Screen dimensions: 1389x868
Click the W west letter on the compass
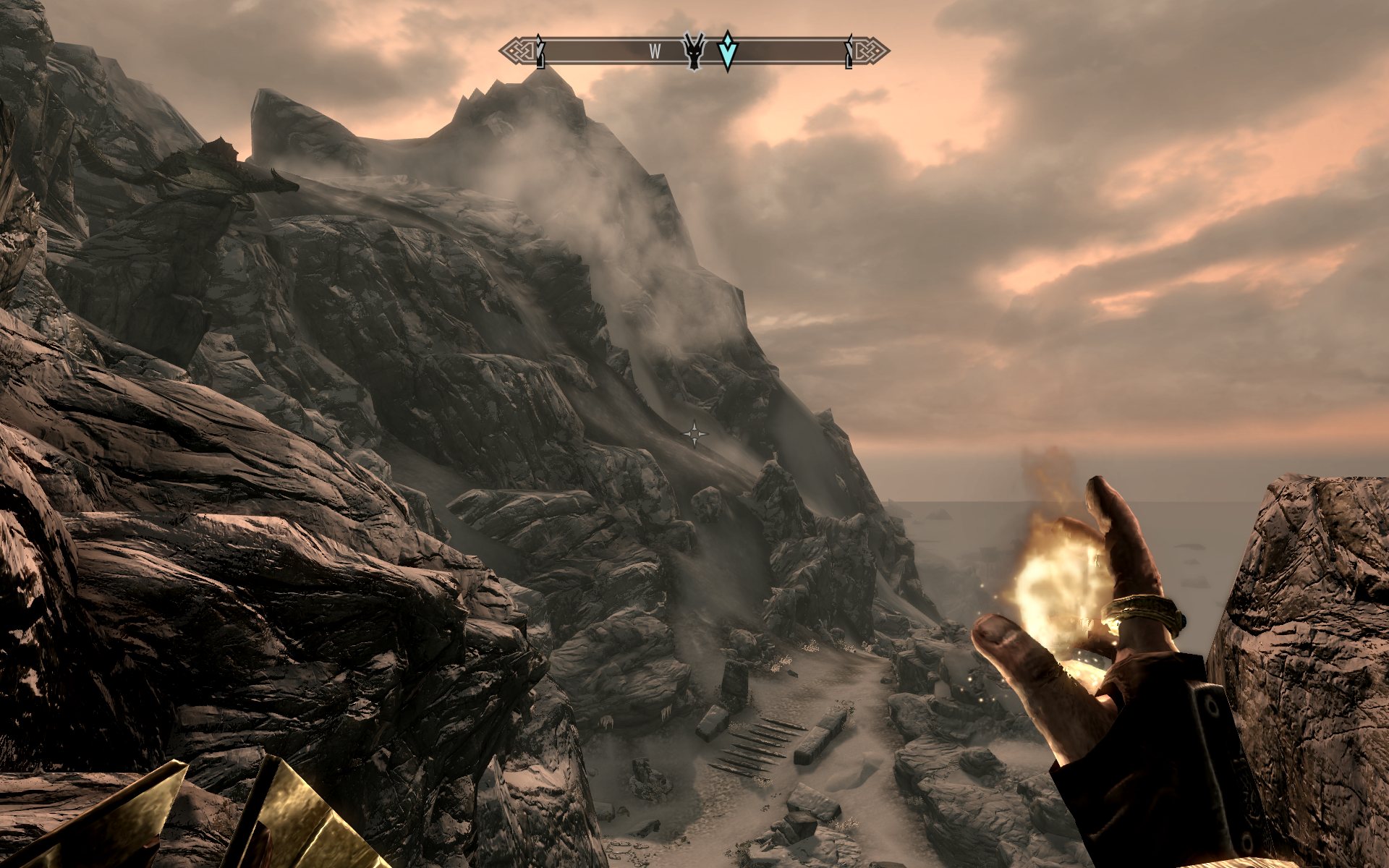(655, 51)
